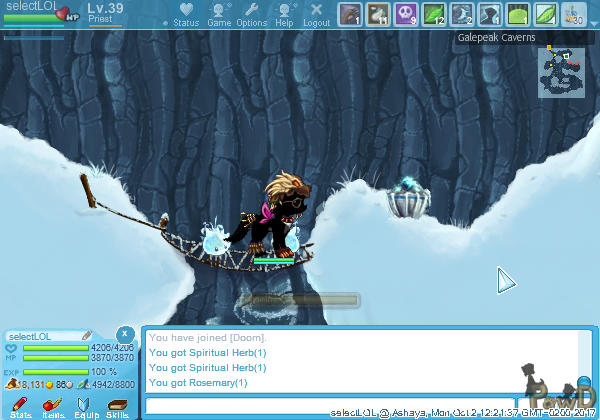Open the Options menu
The height and width of the screenshot is (420, 600).
(252, 14)
